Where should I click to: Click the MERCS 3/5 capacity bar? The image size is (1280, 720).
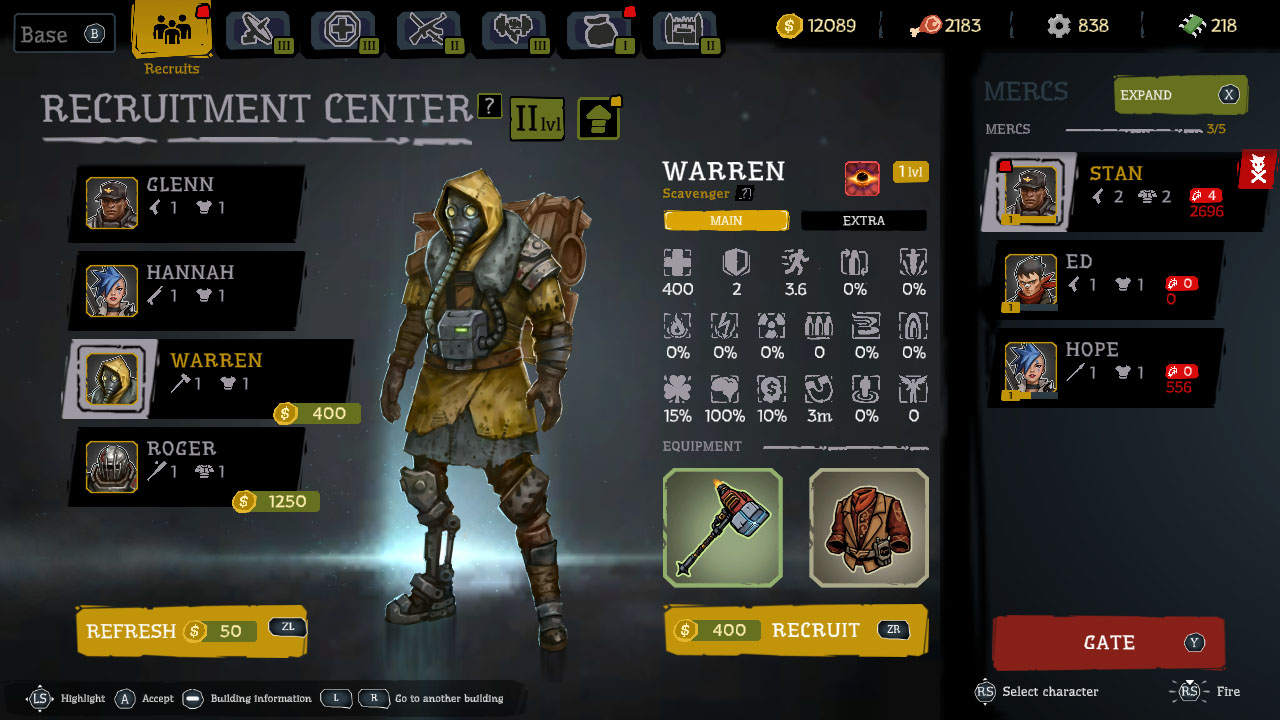(x=1100, y=128)
